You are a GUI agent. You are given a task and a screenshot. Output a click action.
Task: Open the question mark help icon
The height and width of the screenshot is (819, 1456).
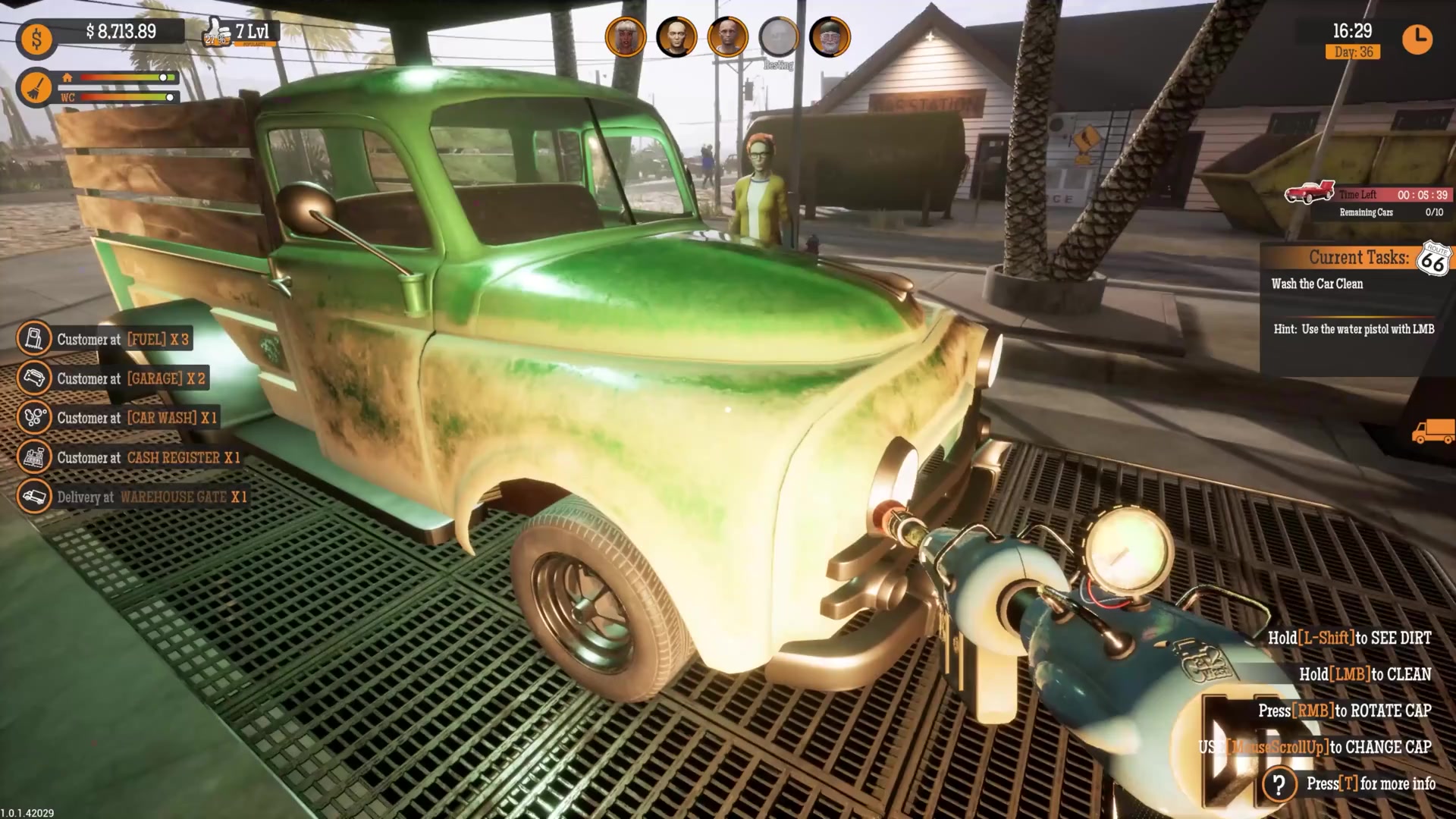(x=1279, y=784)
